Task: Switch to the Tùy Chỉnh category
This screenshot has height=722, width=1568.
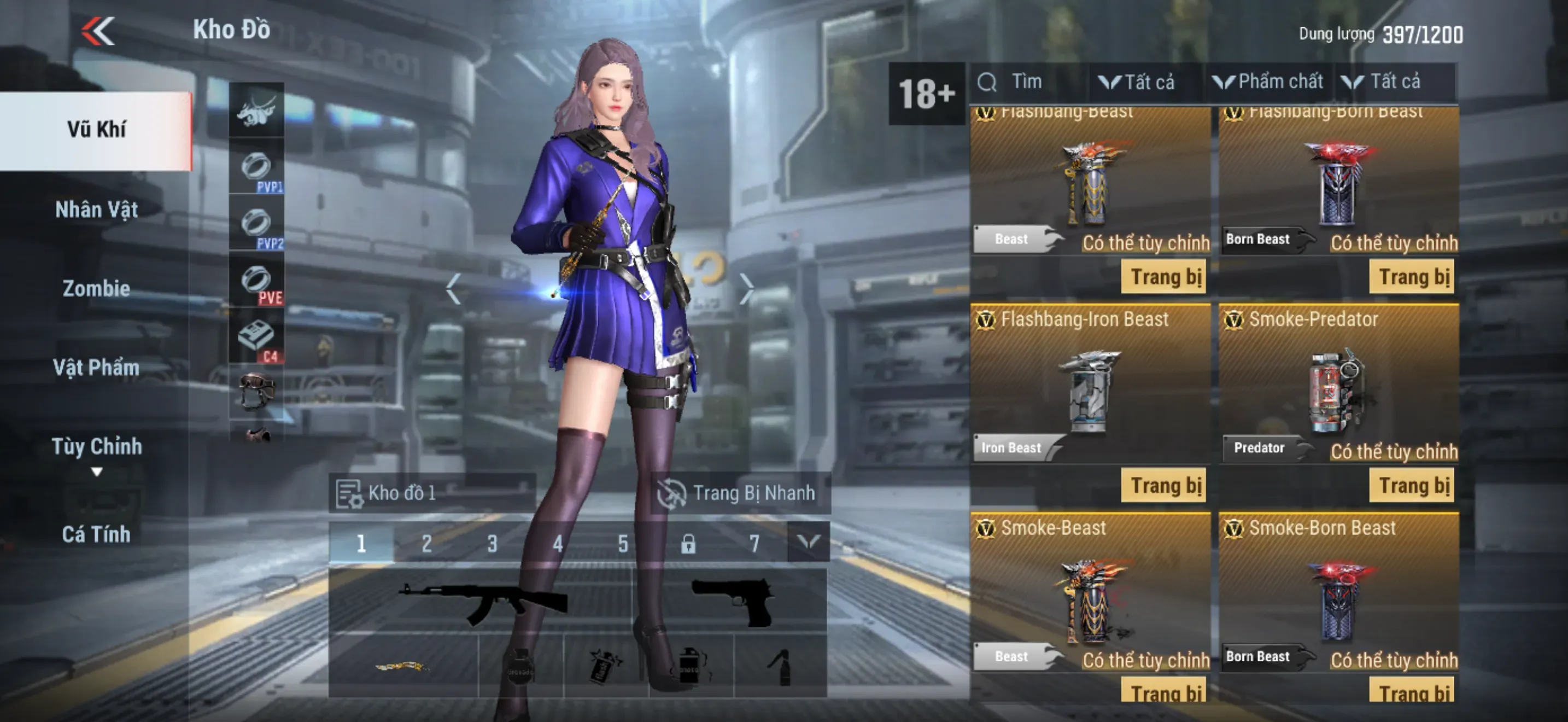Action: 96,447
